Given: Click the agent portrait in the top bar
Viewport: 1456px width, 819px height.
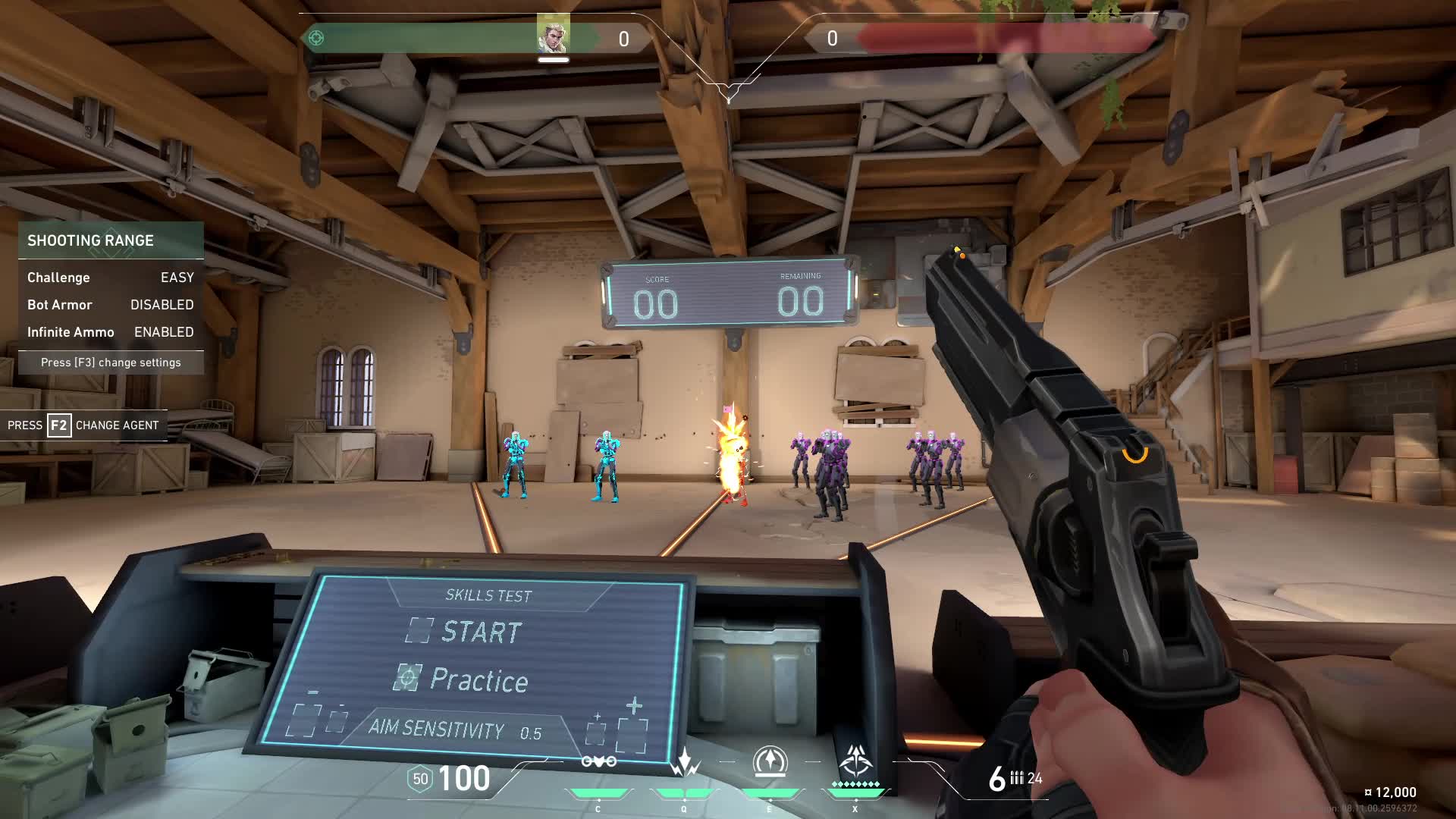Looking at the screenshot, I should [x=553, y=35].
